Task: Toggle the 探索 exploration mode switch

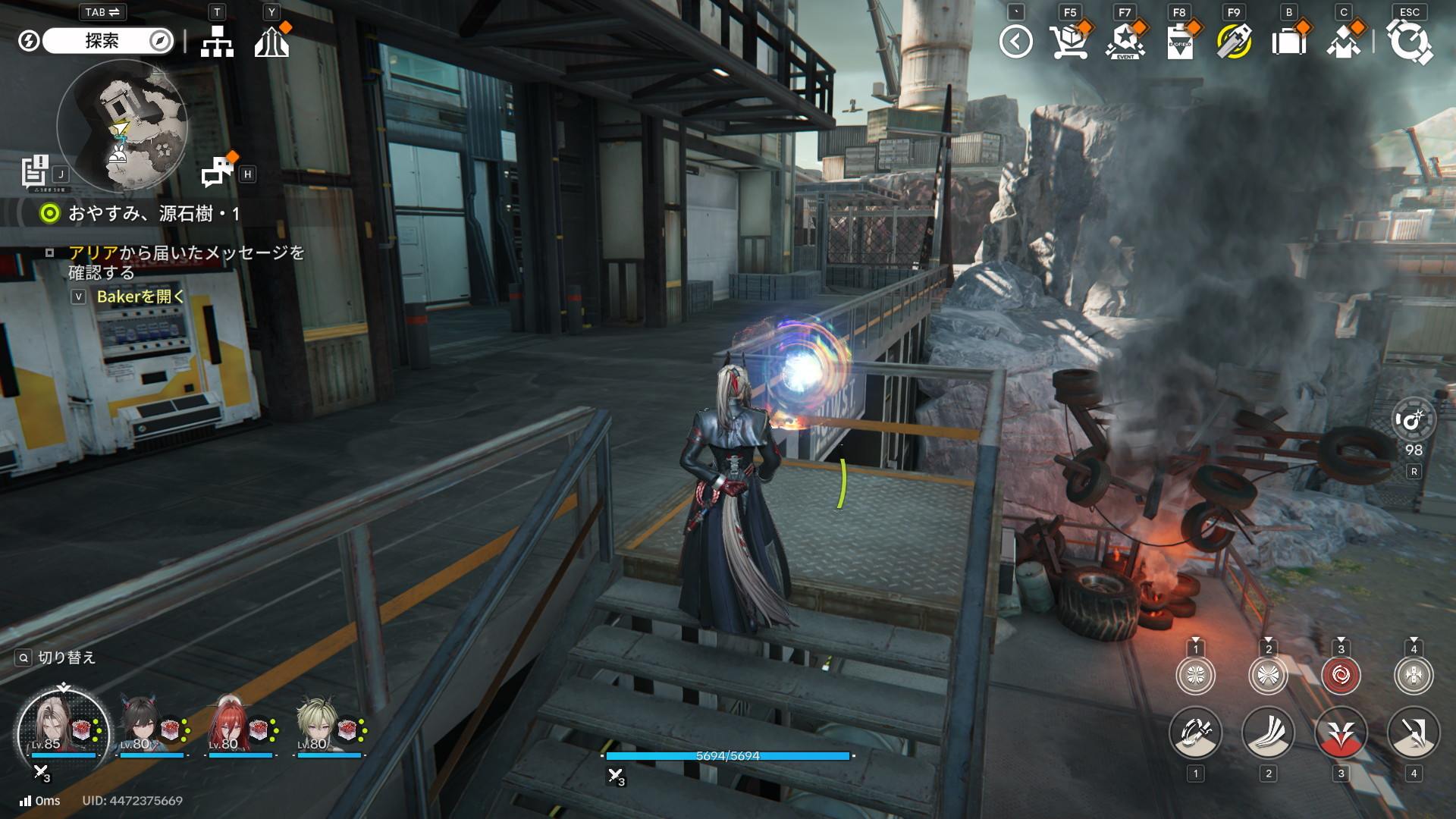Action: pos(107,41)
